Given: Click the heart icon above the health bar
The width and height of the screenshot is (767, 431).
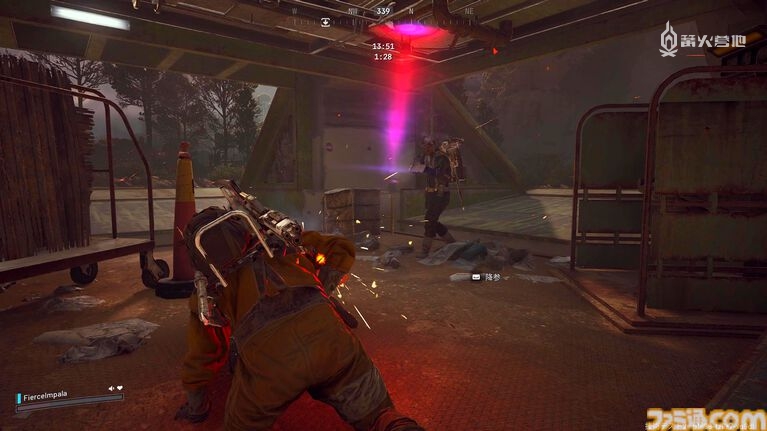Looking at the screenshot, I should tap(119, 388).
